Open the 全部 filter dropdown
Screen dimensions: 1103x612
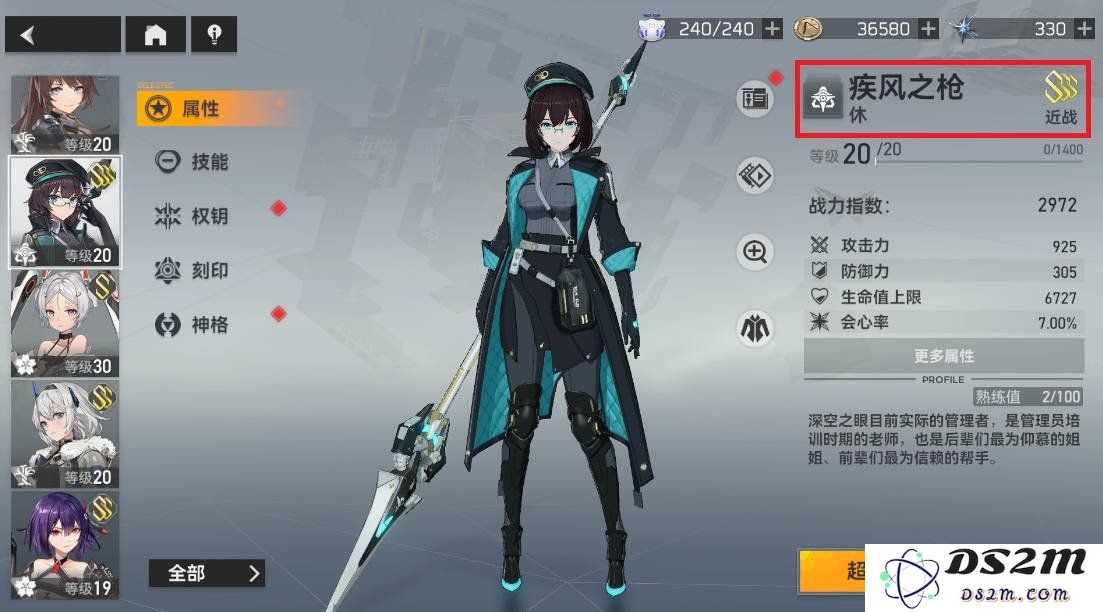207,573
